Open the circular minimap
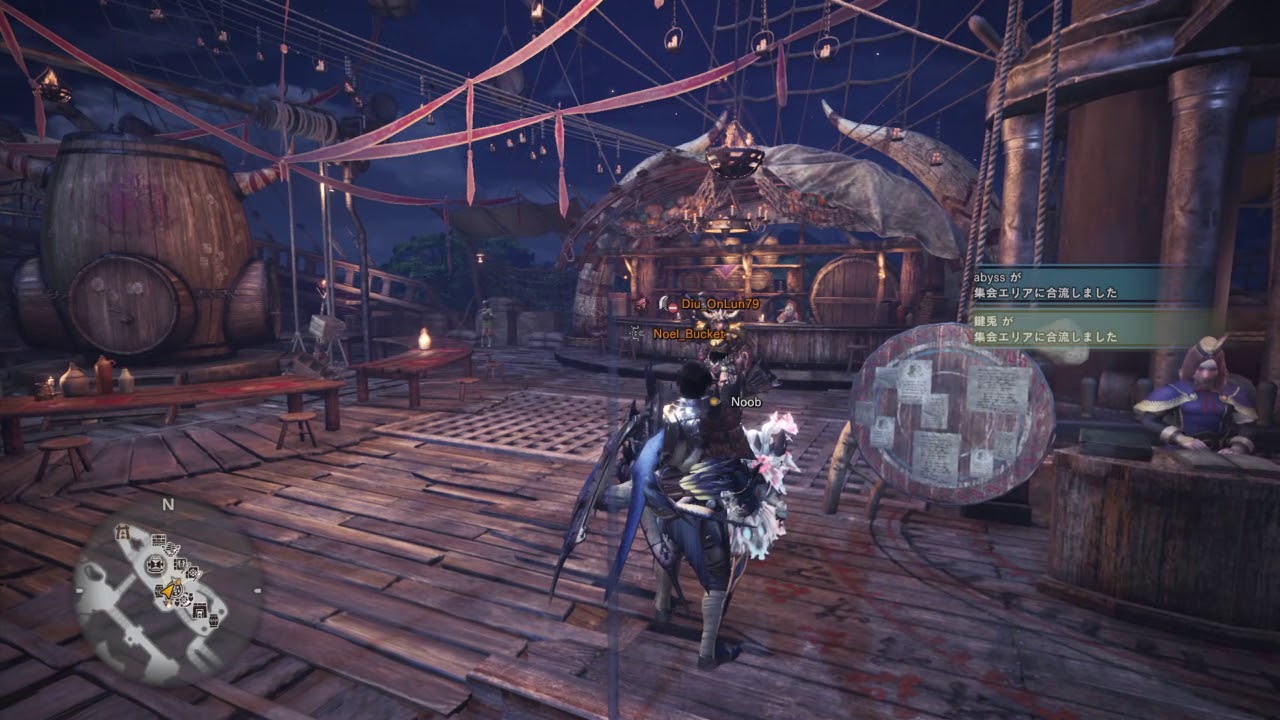 (x=168, y=592)
